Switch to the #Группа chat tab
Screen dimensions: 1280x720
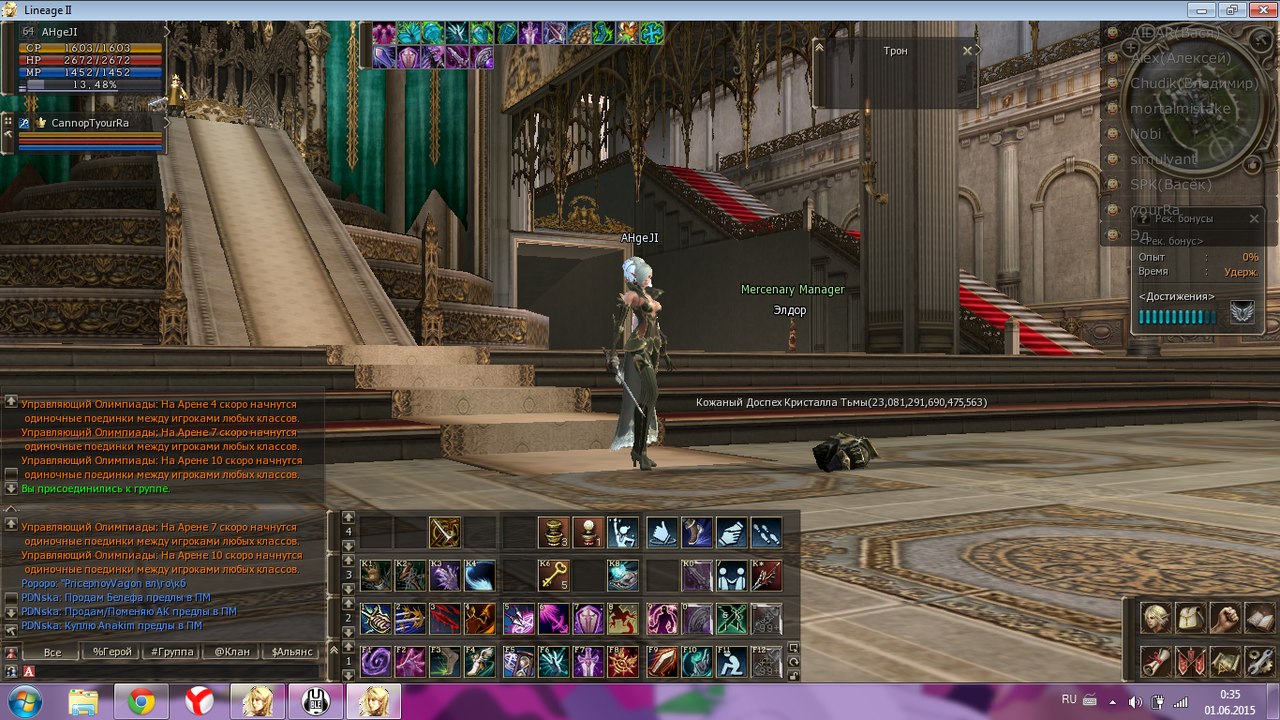pos(172,652)
